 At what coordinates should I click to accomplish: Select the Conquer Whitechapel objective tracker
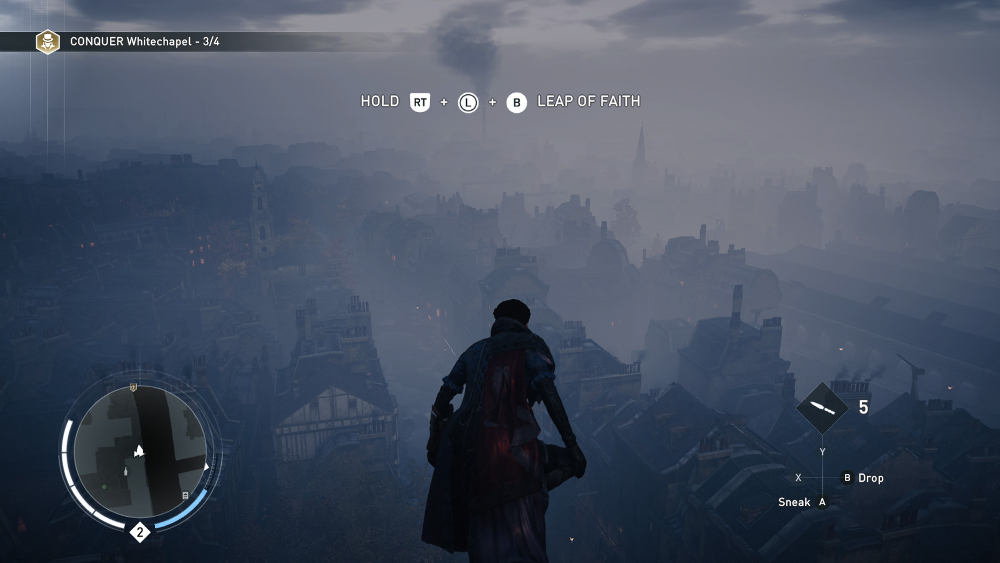[143, 42]
